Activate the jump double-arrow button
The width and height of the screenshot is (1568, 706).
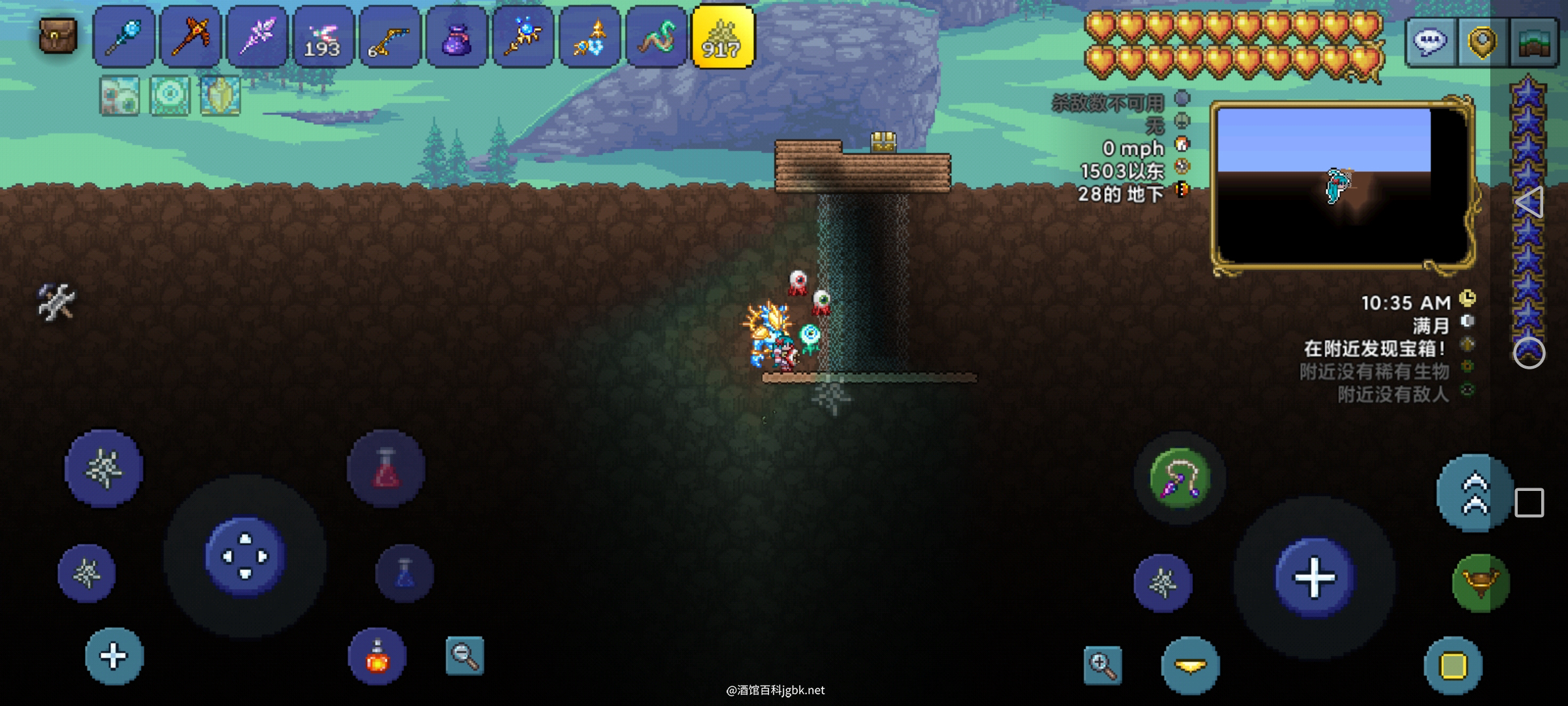1475,493
